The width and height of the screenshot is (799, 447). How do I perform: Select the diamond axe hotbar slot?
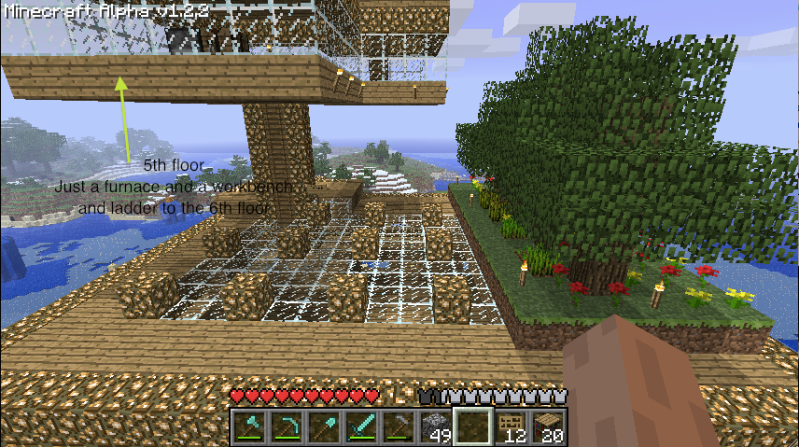249,425
